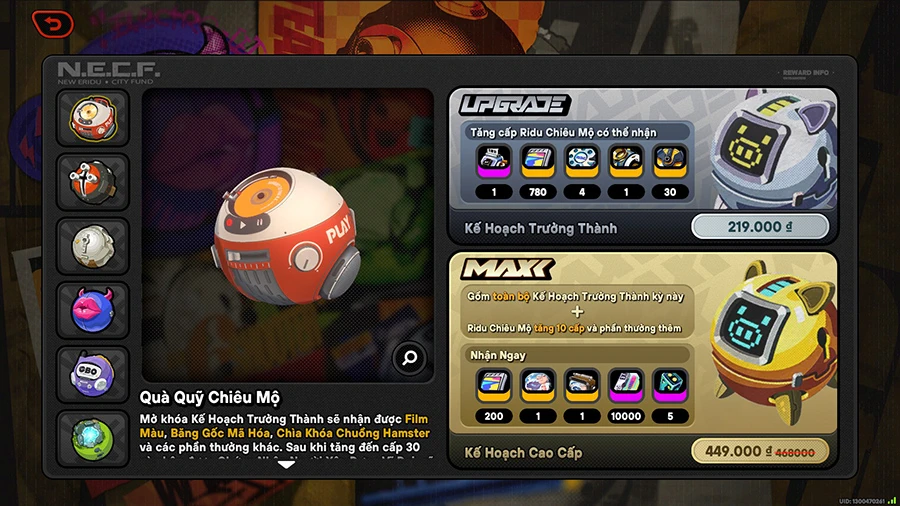Inspect the 200 film reward in Max

pos(494,385)
